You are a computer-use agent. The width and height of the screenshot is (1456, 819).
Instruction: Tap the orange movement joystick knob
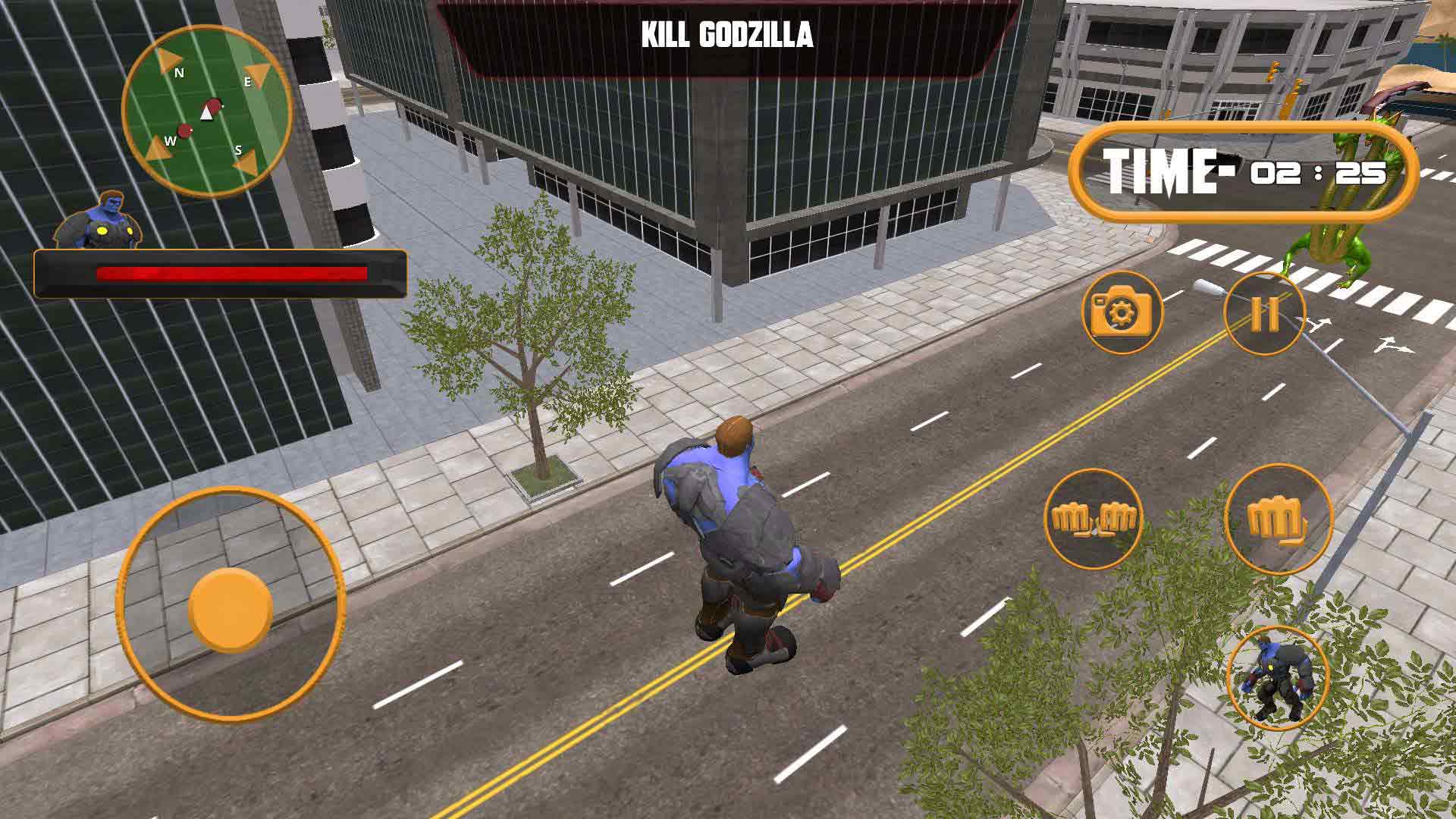click(x=230, y=608)
